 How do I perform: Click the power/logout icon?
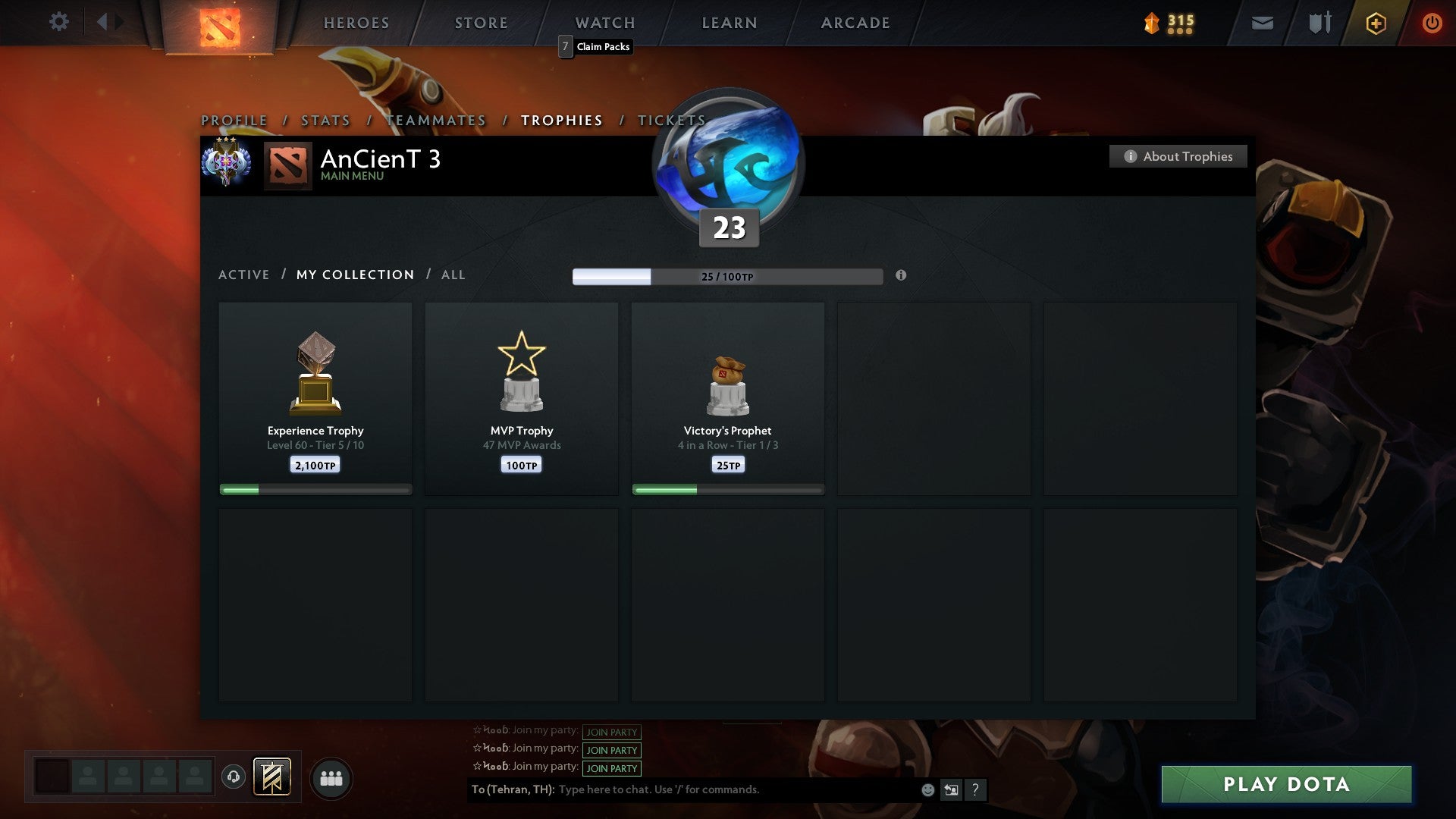1432,23
